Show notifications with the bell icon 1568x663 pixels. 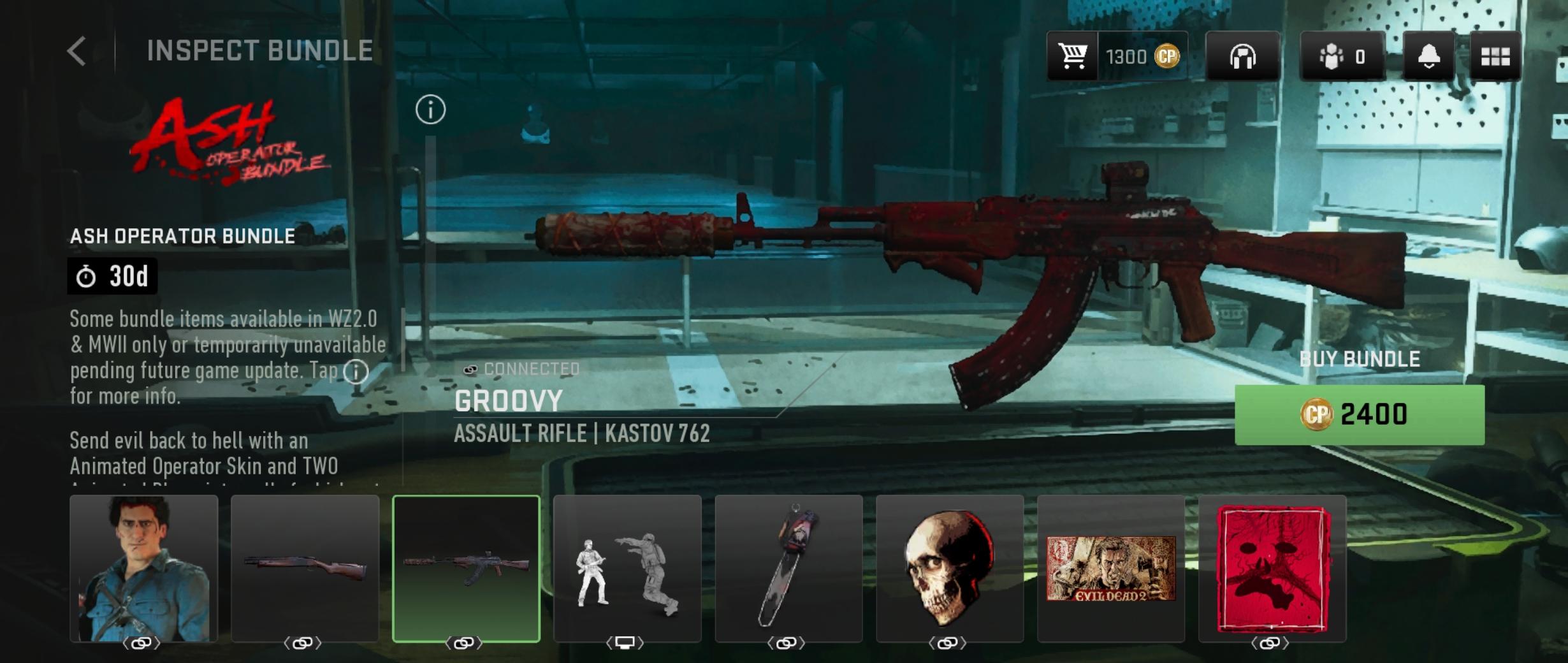tap(1428, 57)
